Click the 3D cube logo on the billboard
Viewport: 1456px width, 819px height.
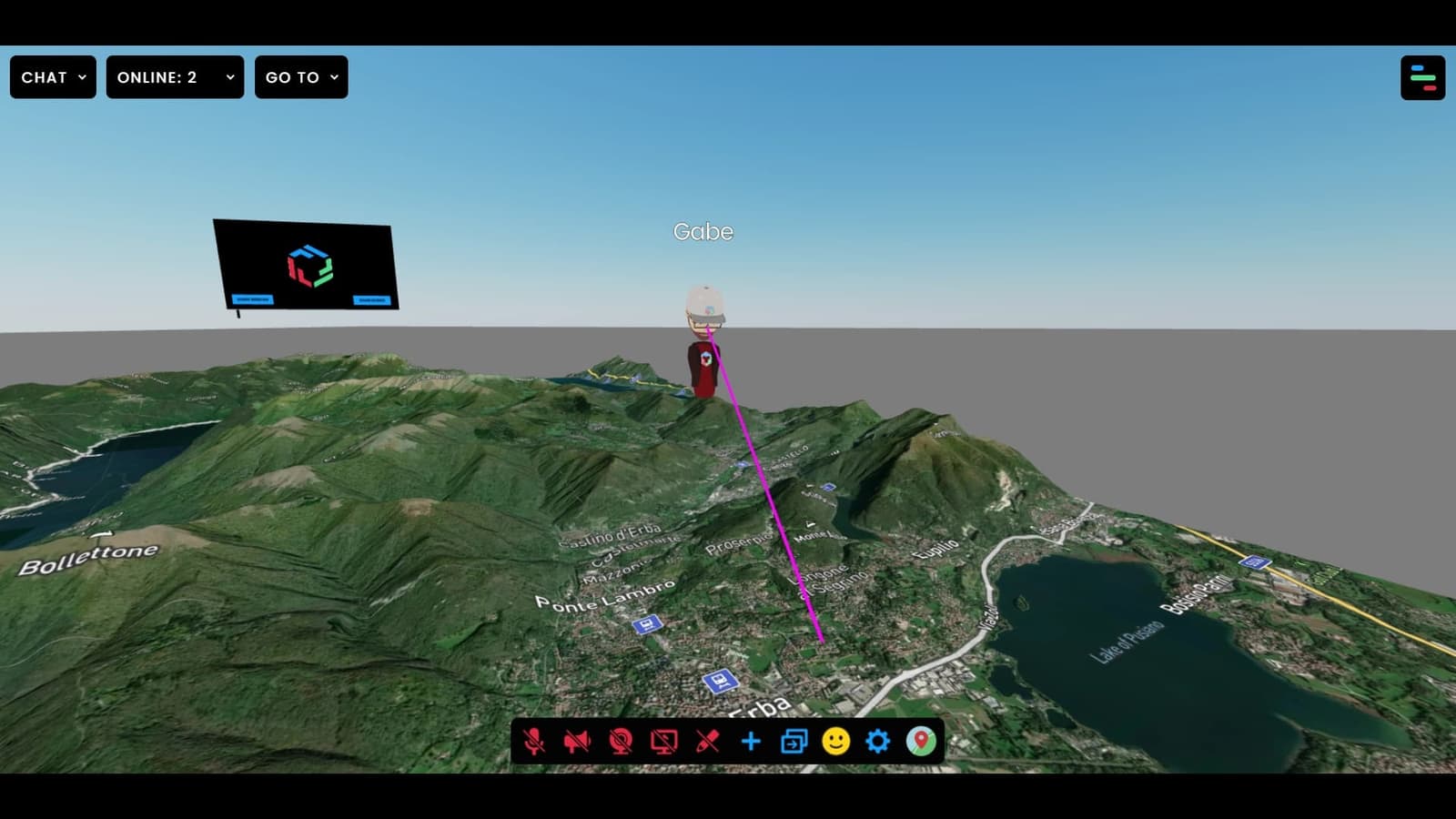[x=309, y=264]
